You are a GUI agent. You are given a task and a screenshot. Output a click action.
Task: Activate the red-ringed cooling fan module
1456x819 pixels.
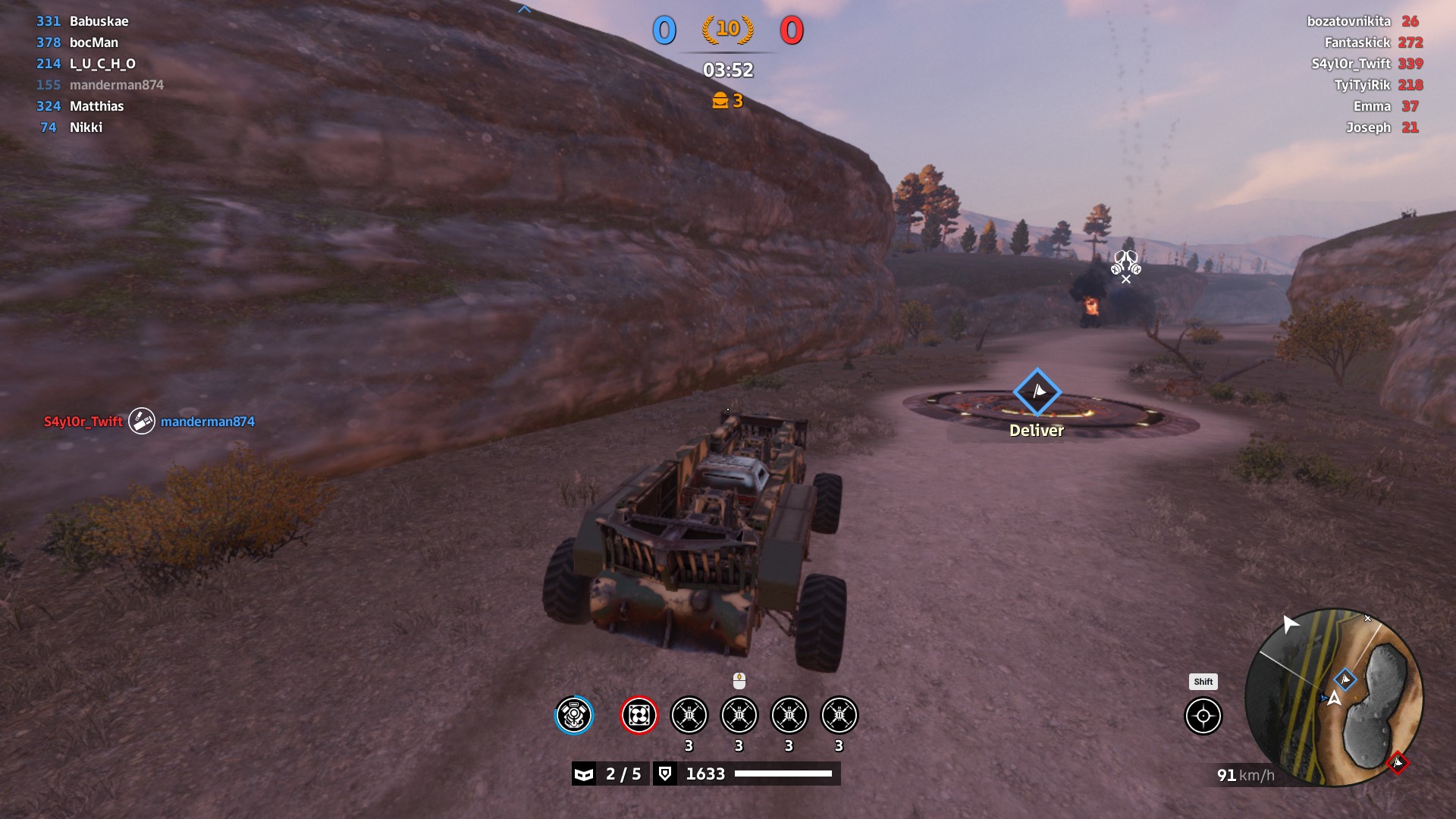[639, 715]
